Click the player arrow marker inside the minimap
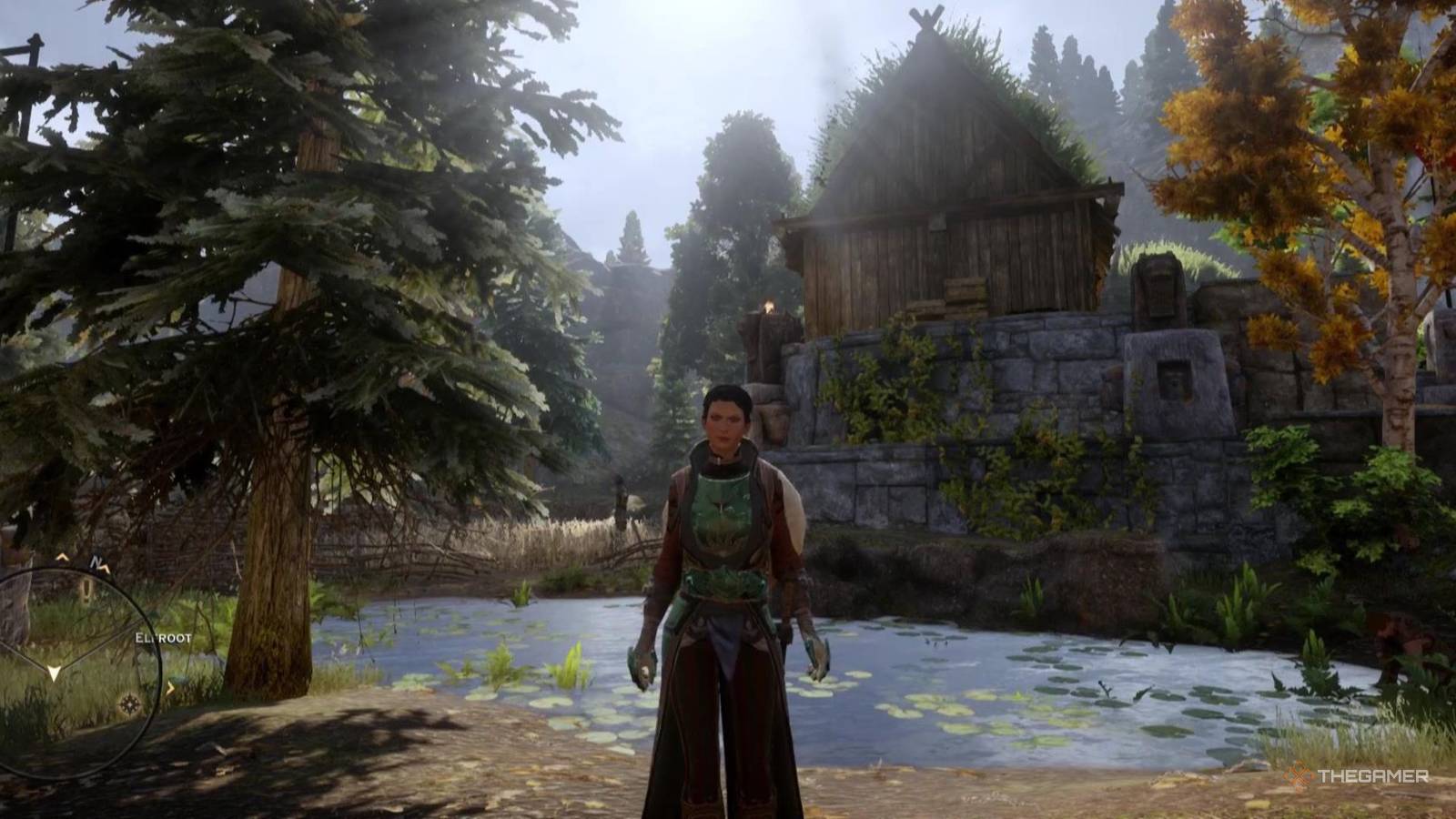Screen dimensions: 1456x819 (x=53, y=672)
